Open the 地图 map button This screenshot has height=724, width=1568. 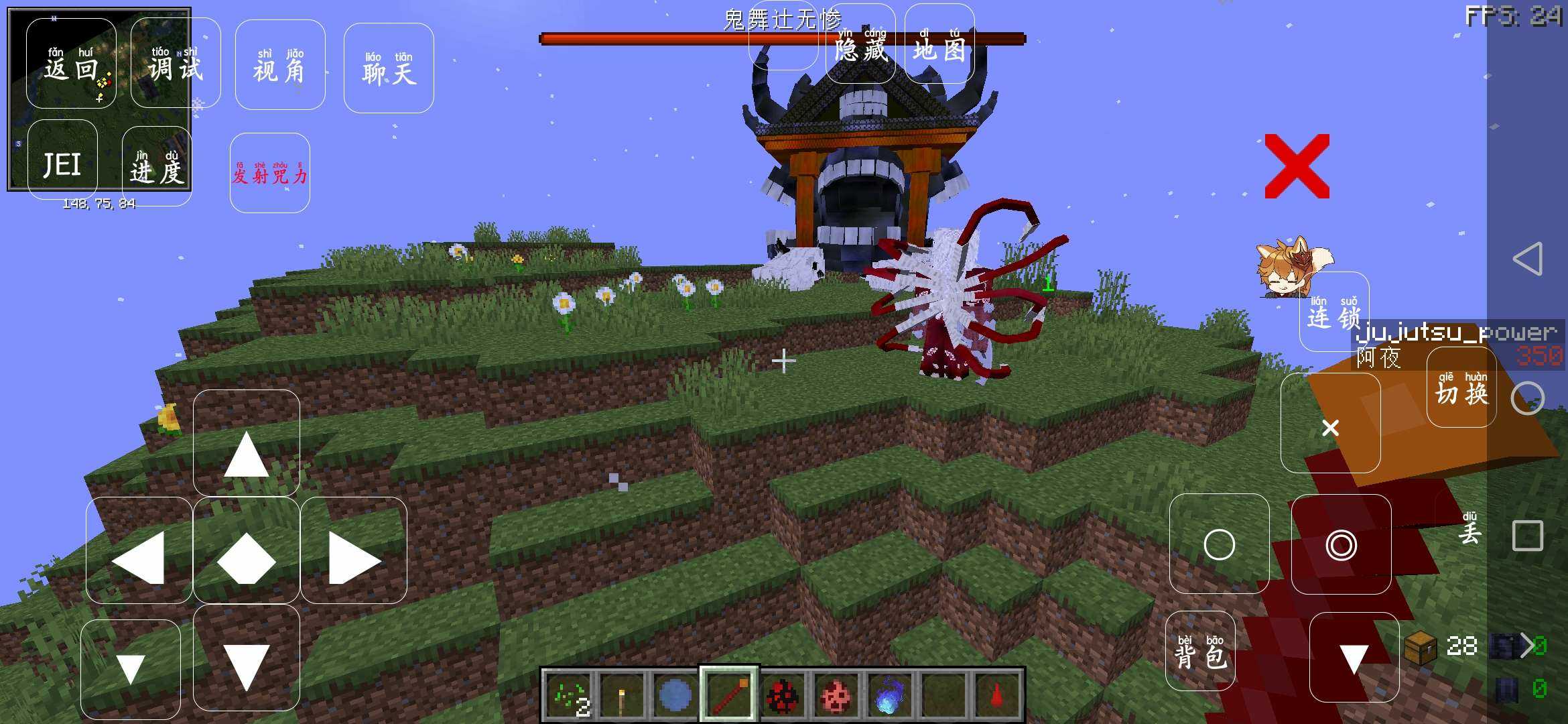[939, 45]
